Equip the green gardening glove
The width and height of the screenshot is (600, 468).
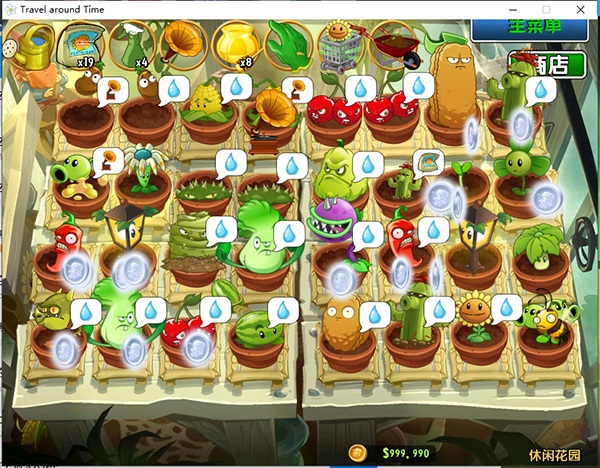pos(287,45)
